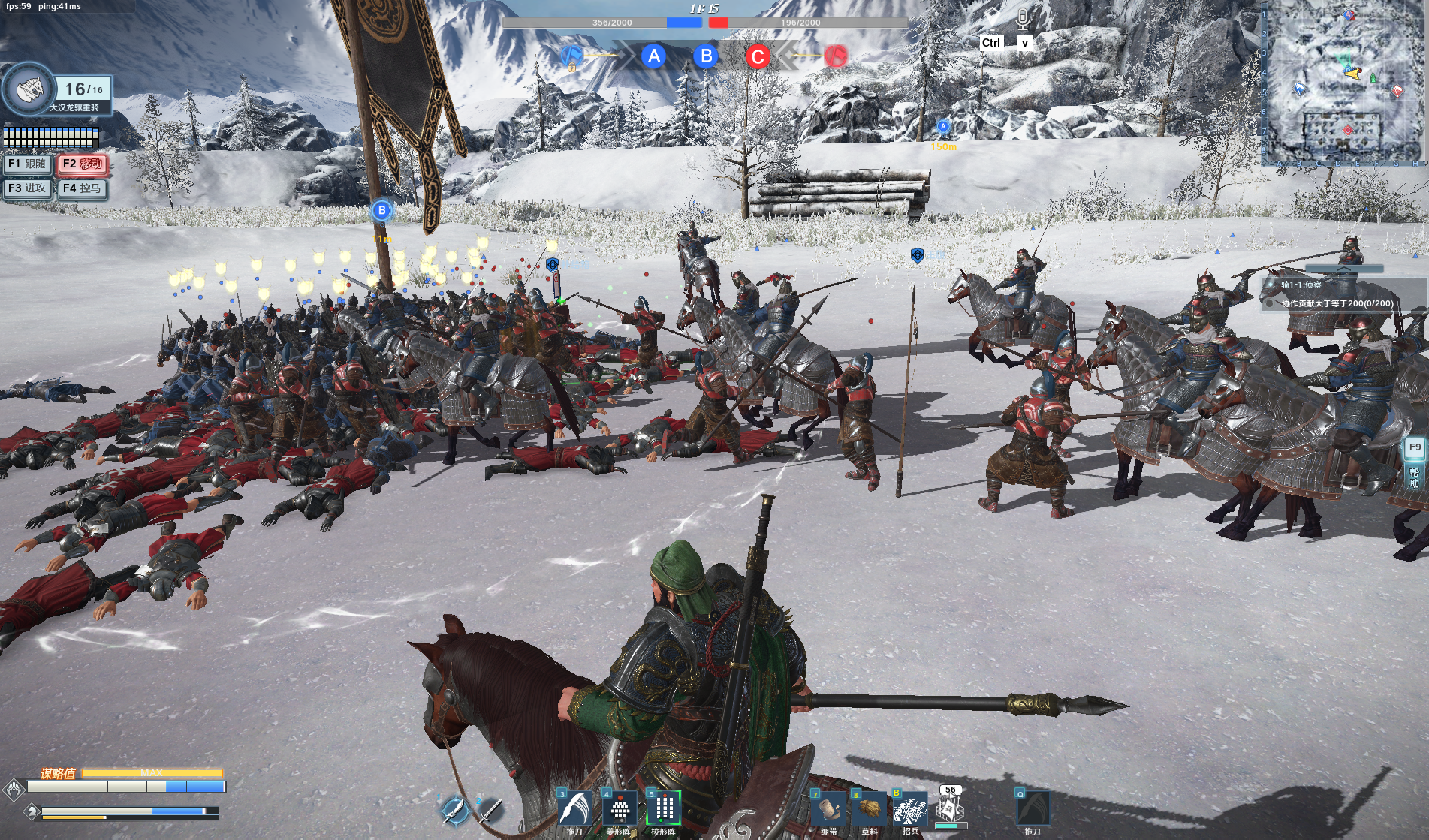
Task: Click the blue A capture point marker
Action: tap(654, 56)
